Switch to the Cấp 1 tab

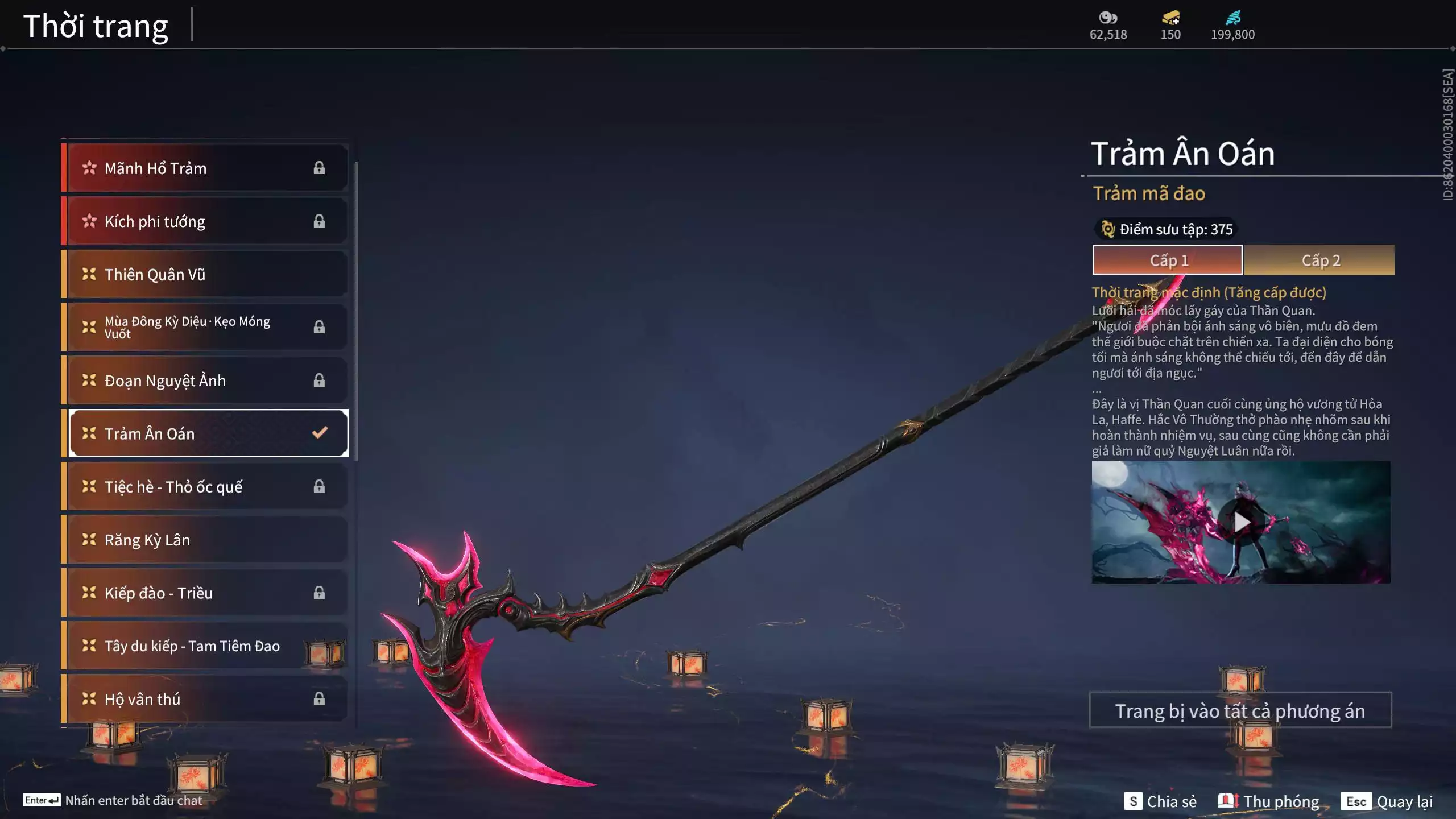(1167, 260)
